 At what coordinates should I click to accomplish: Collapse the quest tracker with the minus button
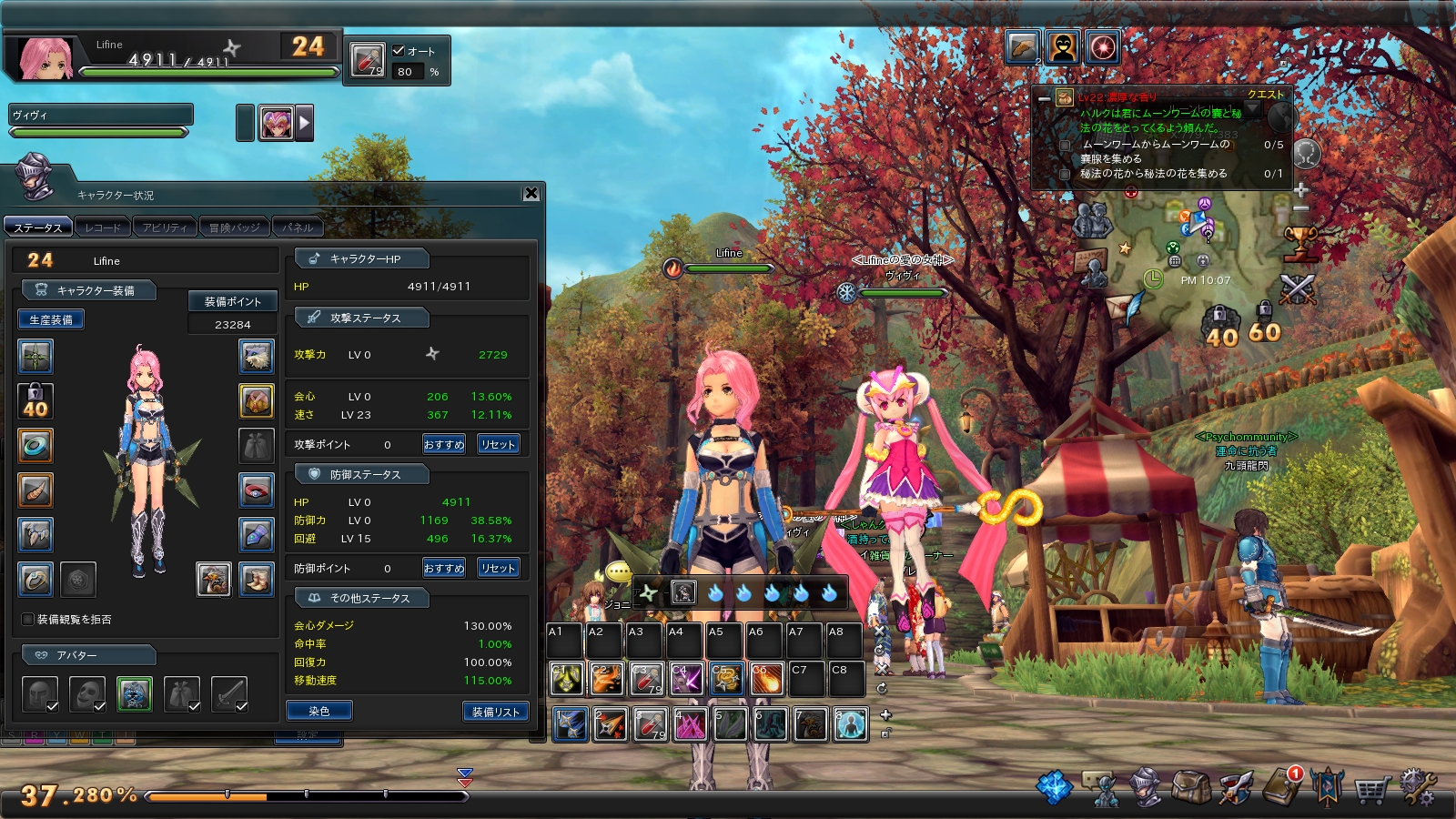coord(1044,97)
